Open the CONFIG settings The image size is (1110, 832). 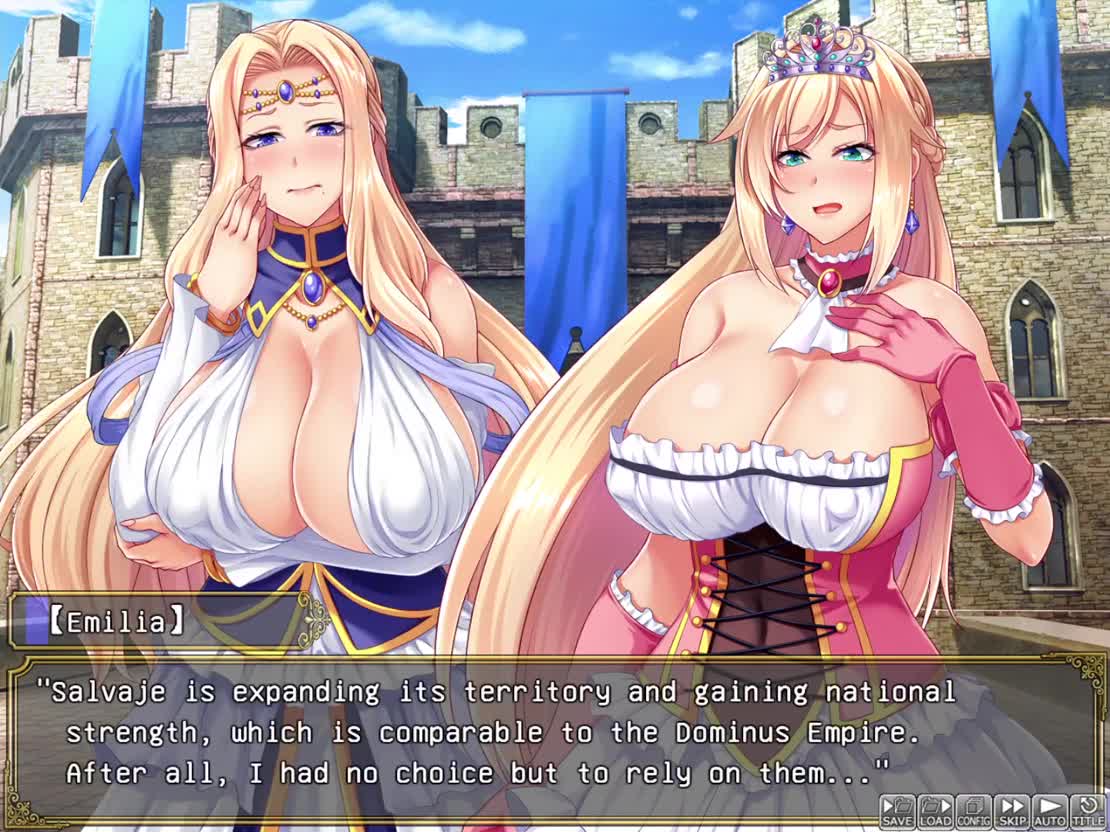973,811
